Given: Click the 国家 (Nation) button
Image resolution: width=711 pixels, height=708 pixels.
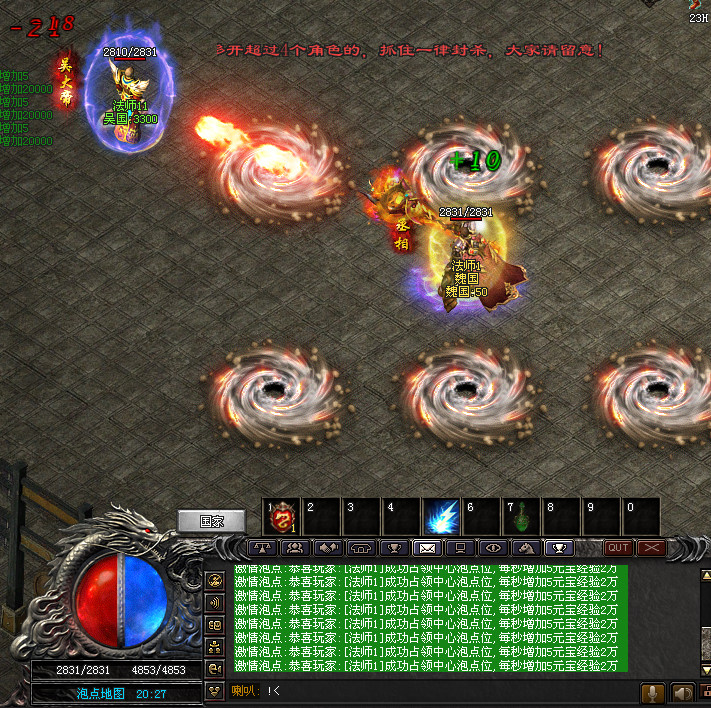Looking at the screenshot, I should pyautogui.click(x=211, y=520).
